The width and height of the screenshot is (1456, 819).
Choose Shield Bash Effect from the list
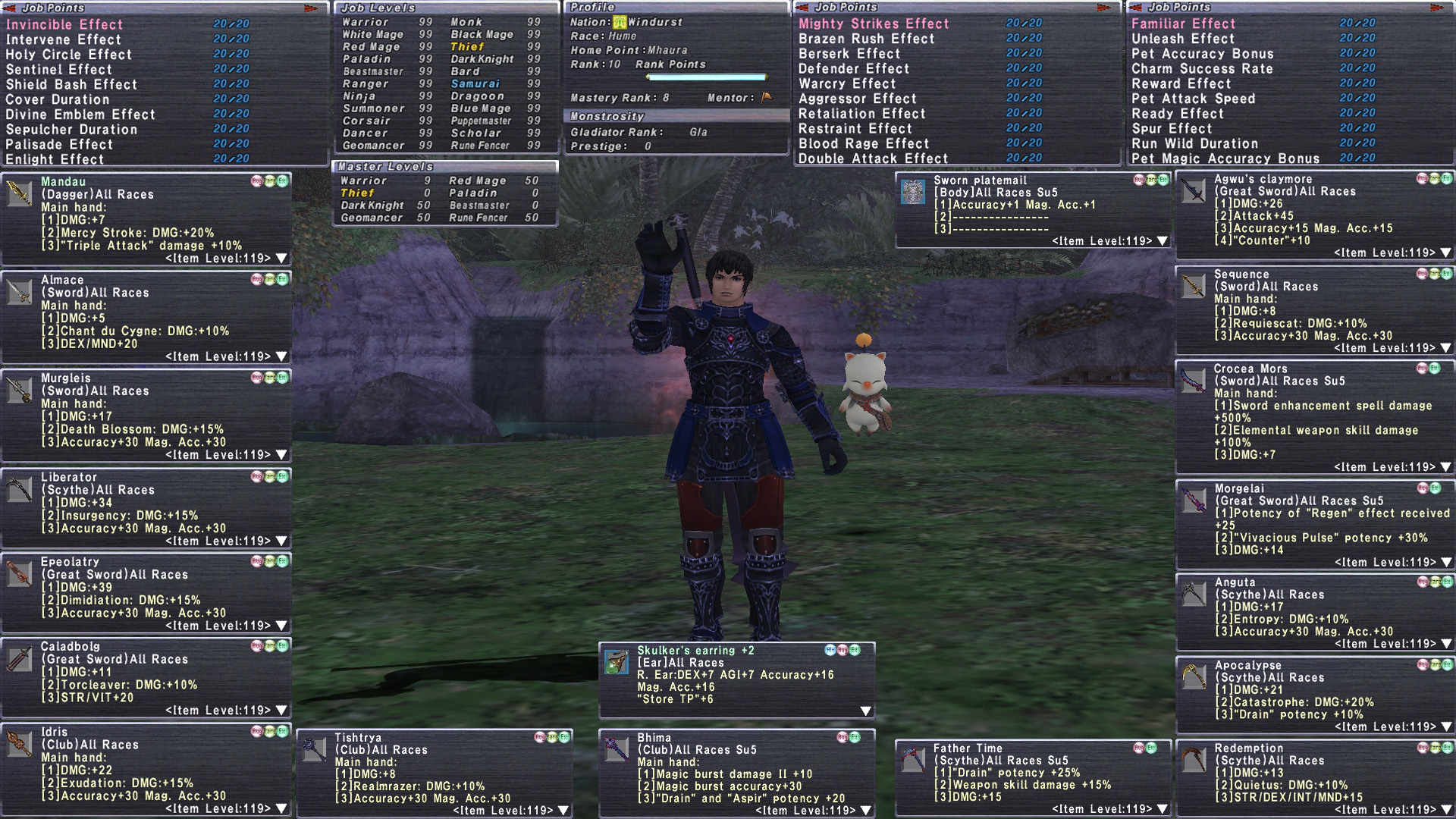click(x=71, y=84)
